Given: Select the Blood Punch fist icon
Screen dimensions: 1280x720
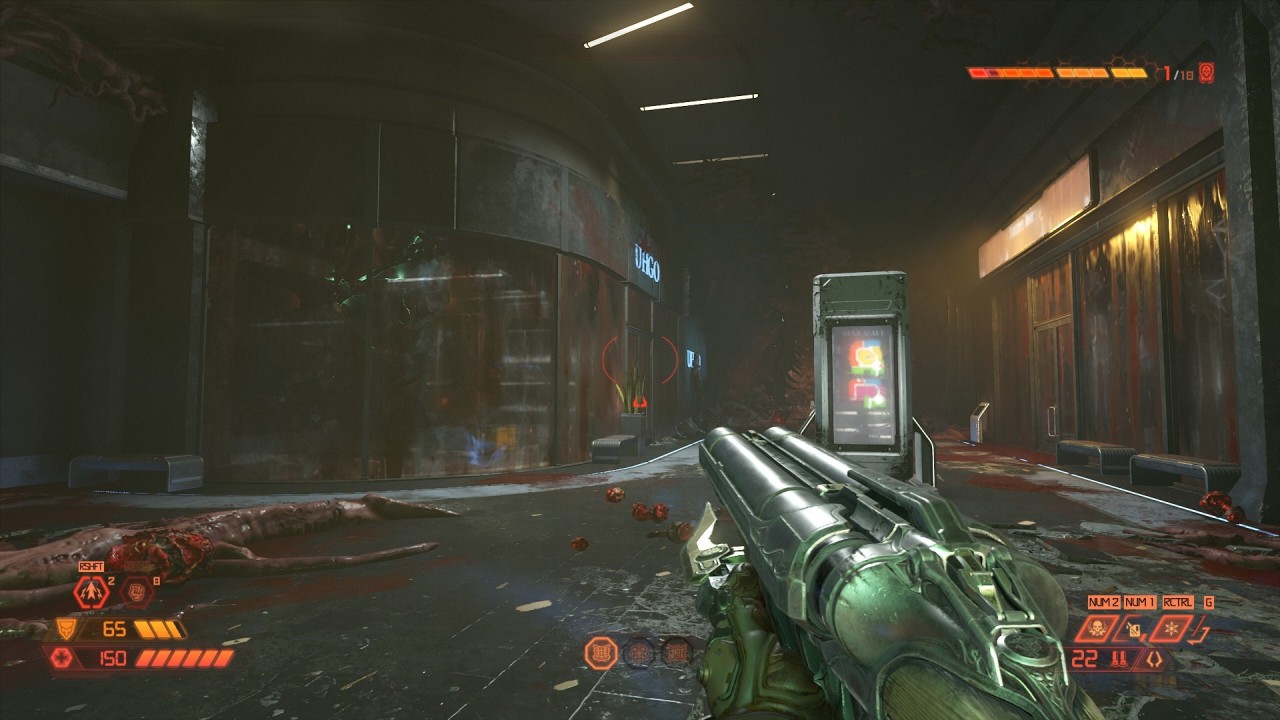Looking at the screenshot, I should (134, 593).
